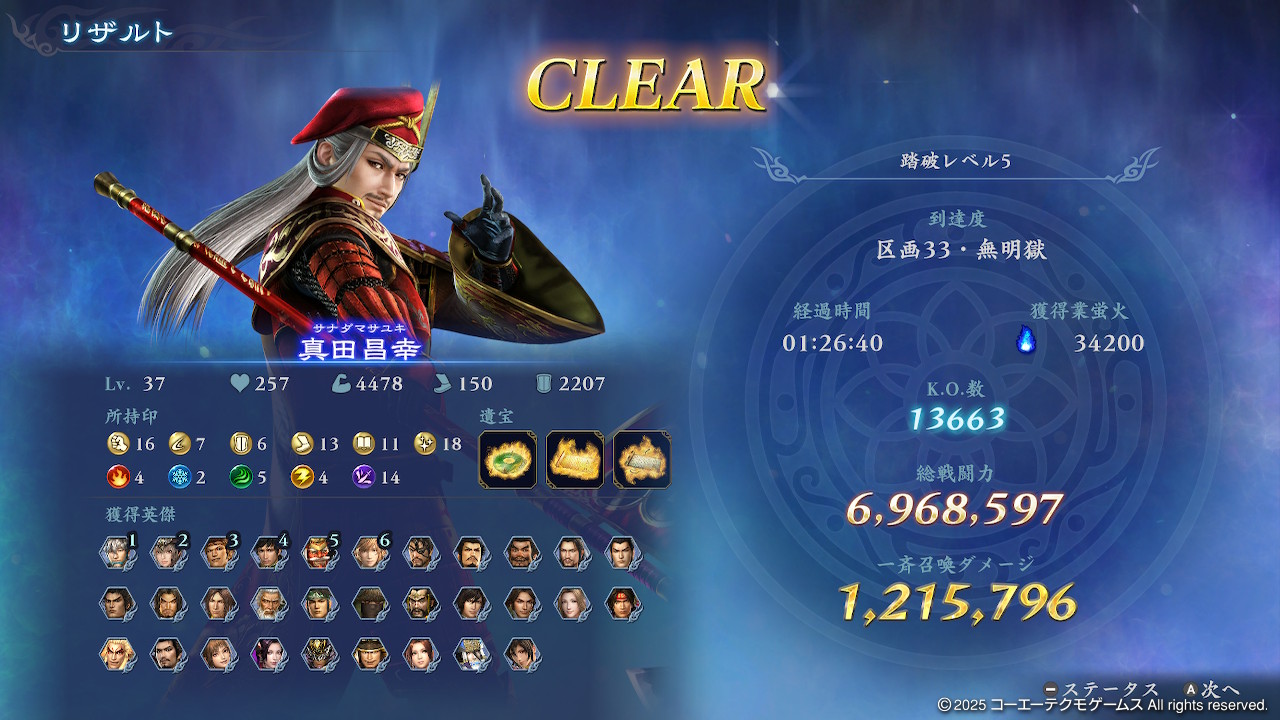Select the green jade ring relic
1280x720 pixels.
pyautogui.click(x=507, y=459)
